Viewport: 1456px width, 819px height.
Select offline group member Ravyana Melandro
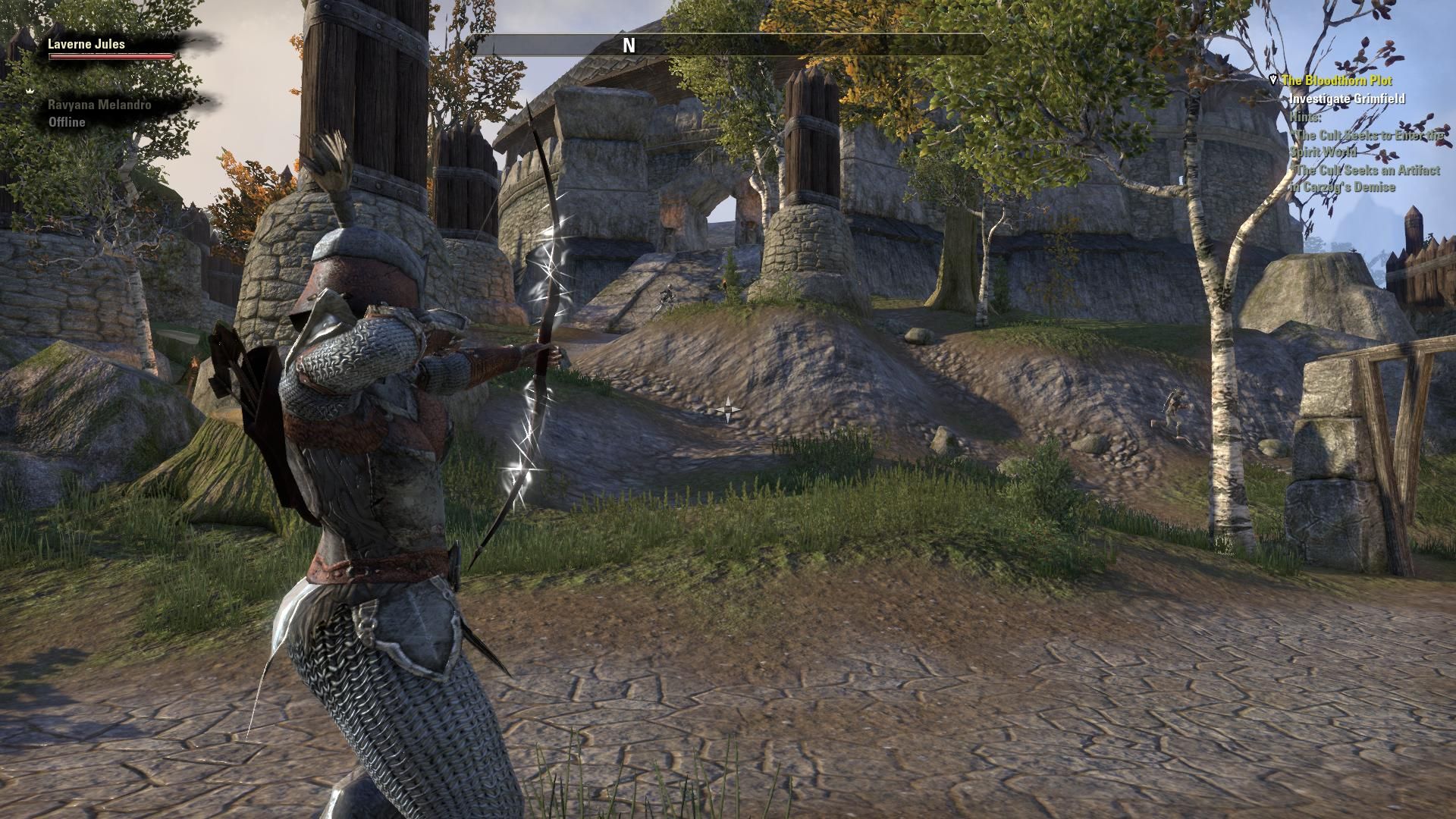pos(99,105)
